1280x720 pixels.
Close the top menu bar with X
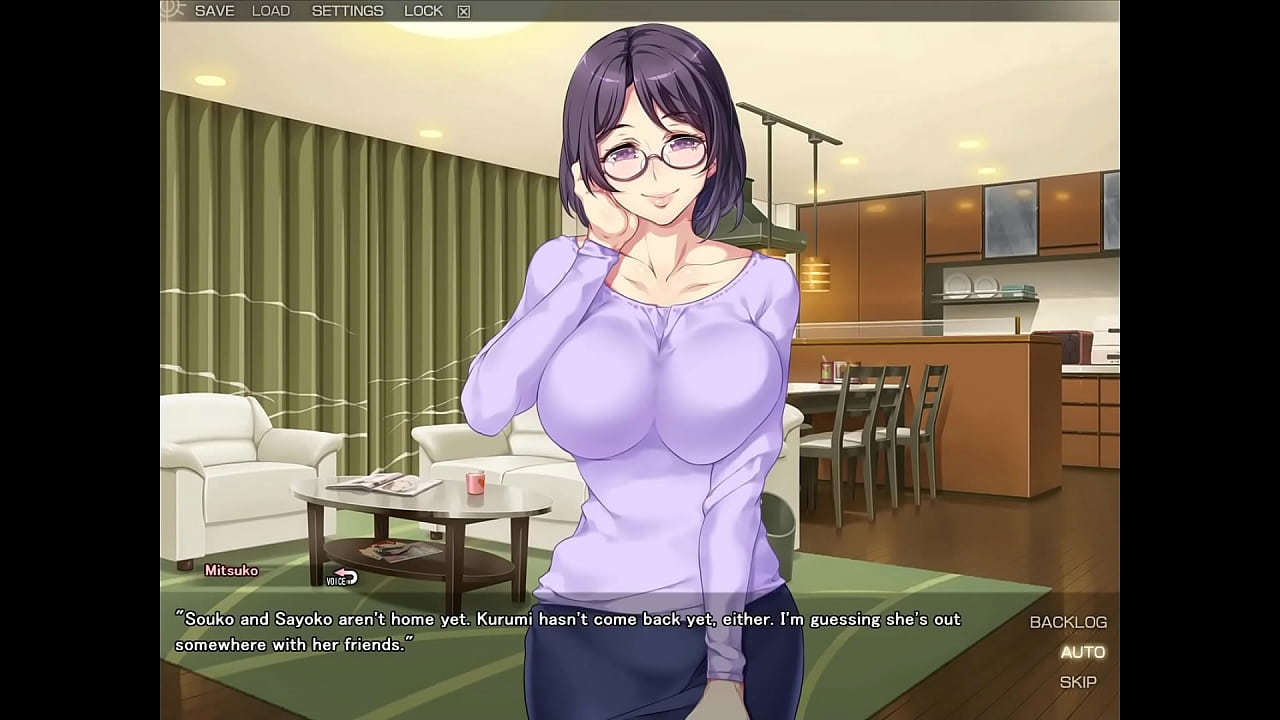pyautogui.click(x=463, y=12)
